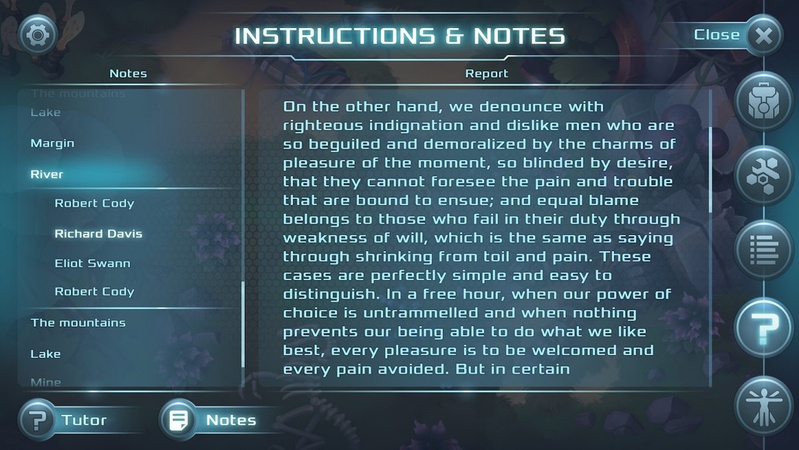Open settings with the gear icon
Image resolution: width=799 pixels, height=450 pixels.
pos(38,34)
